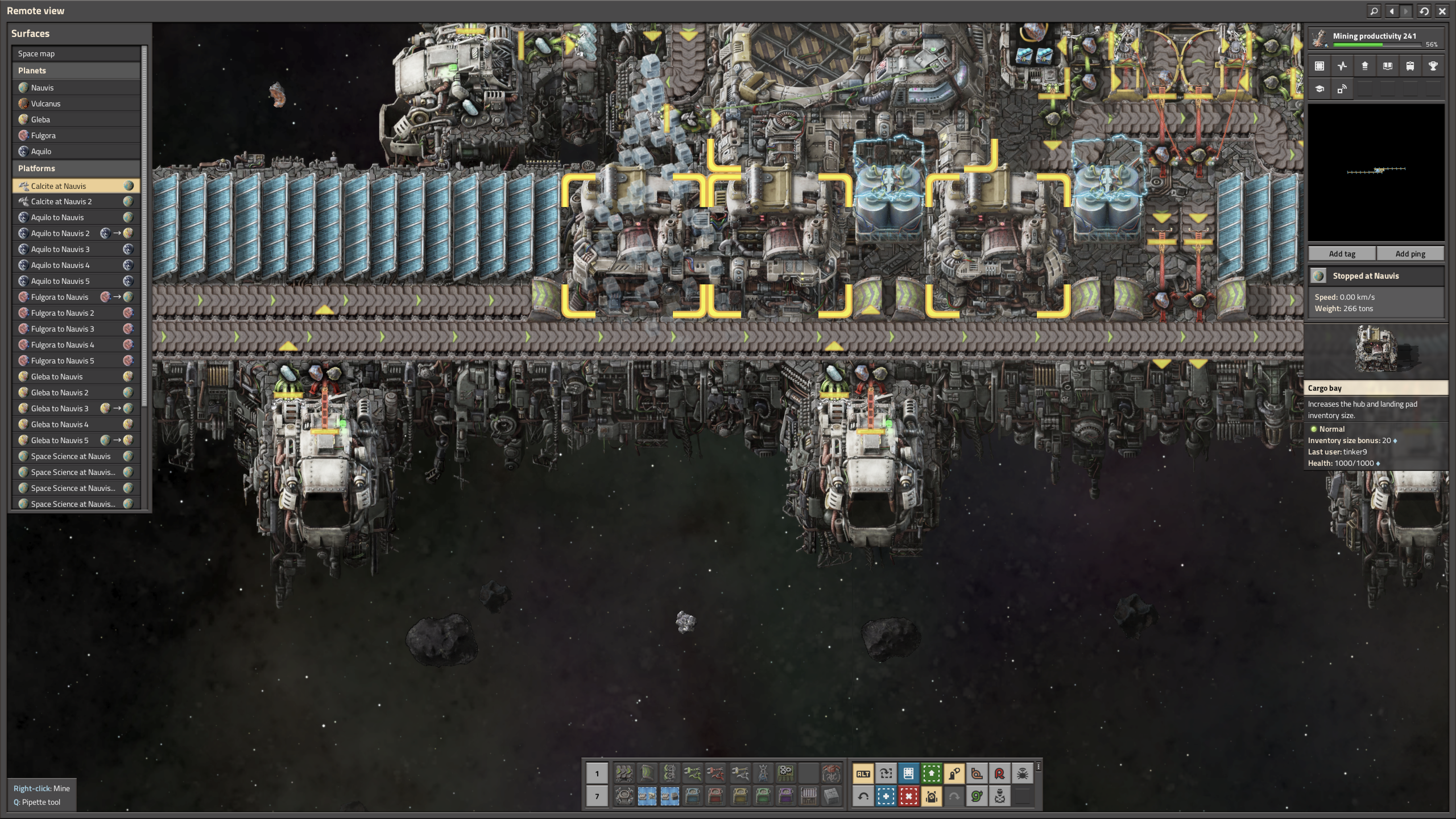
Task: Click the Mining productivity 241 research button
Action: click(1375, 38)
